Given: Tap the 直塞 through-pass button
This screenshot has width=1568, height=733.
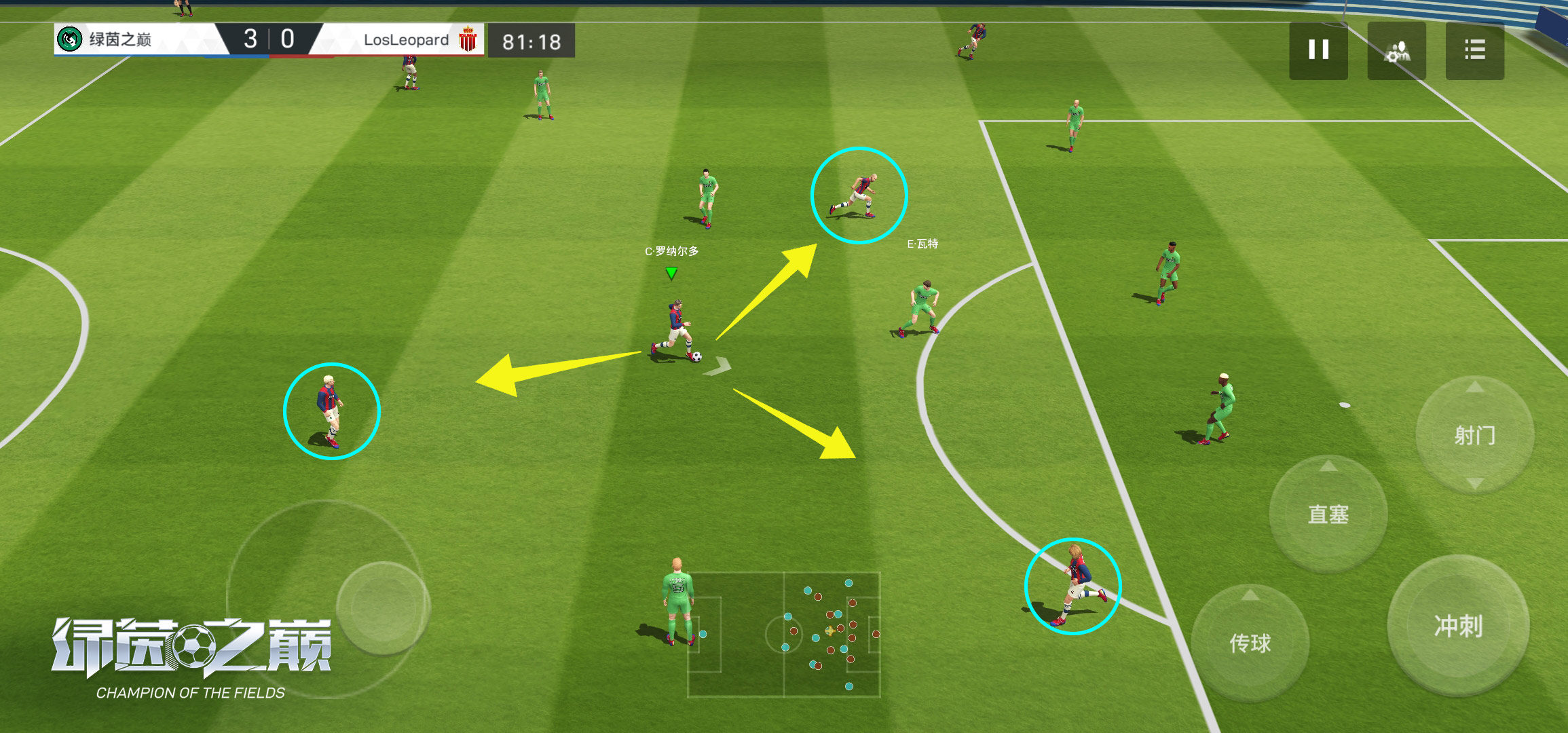Looking at the screenshot, I should (1328, 514).
